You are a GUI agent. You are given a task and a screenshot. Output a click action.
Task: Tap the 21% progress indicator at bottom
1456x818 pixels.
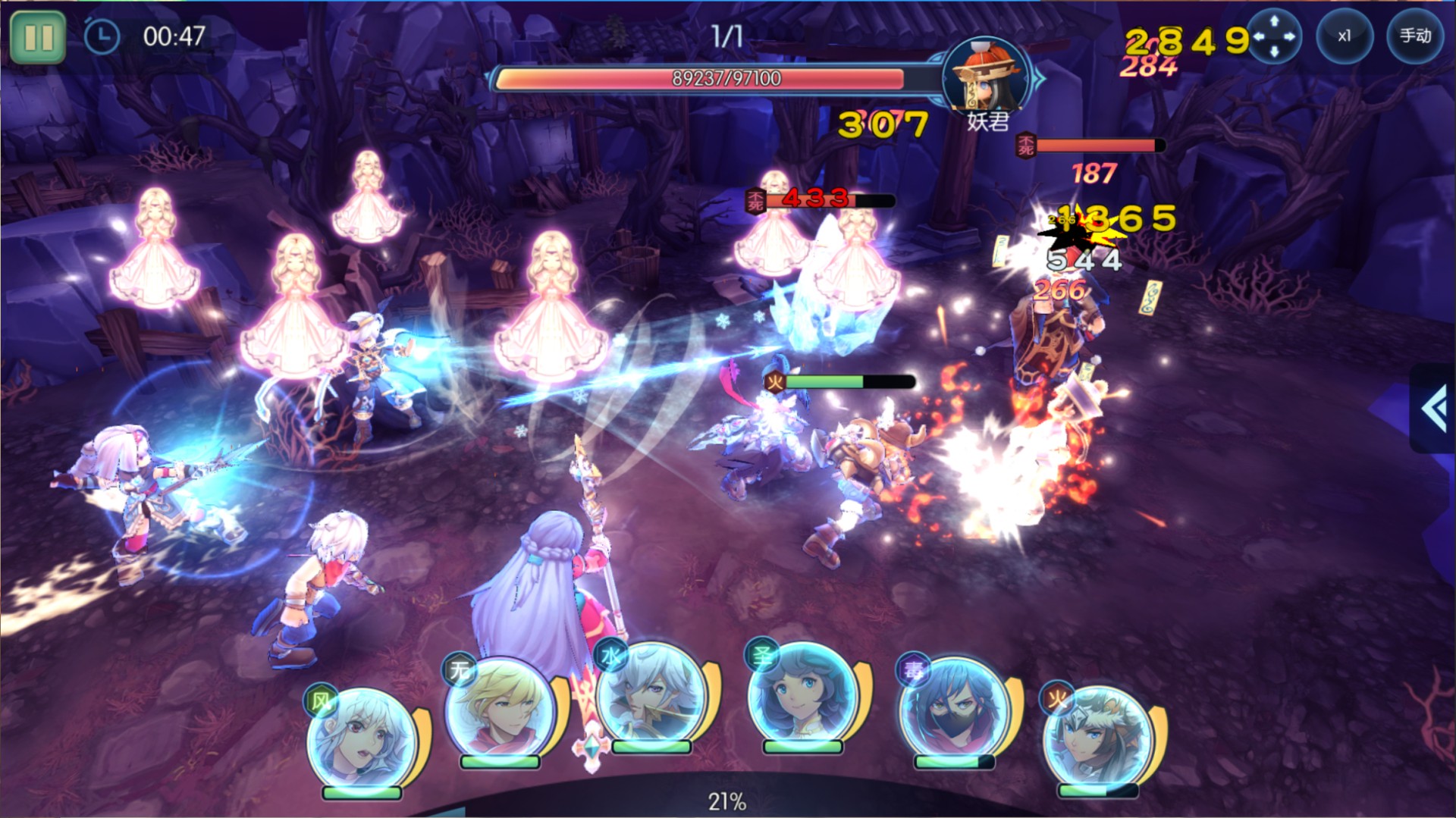[x=727, y=800]
